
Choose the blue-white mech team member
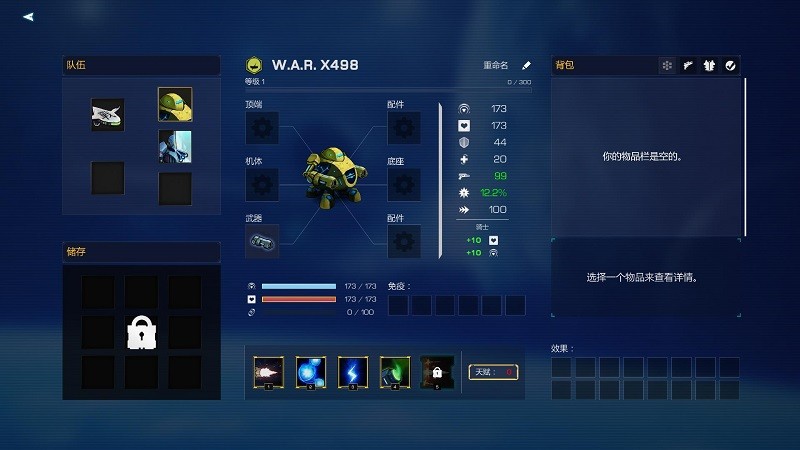(x=175, y=146)
